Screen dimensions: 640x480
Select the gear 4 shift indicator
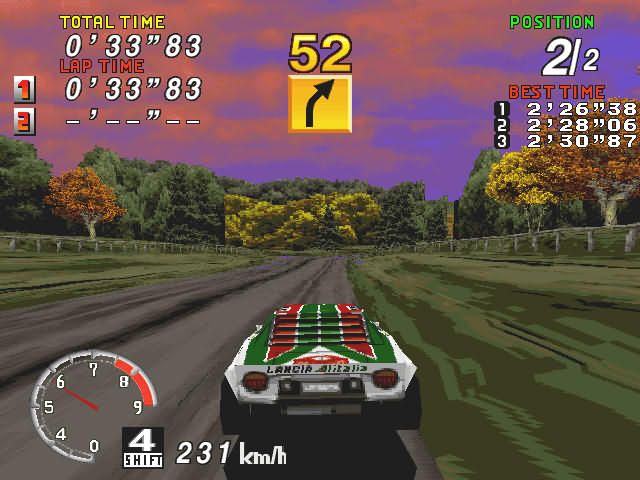143,447
